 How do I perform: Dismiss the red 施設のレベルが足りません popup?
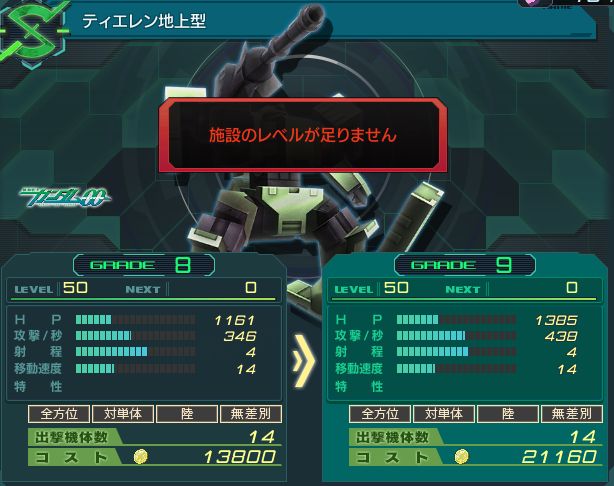click(301, 133)
